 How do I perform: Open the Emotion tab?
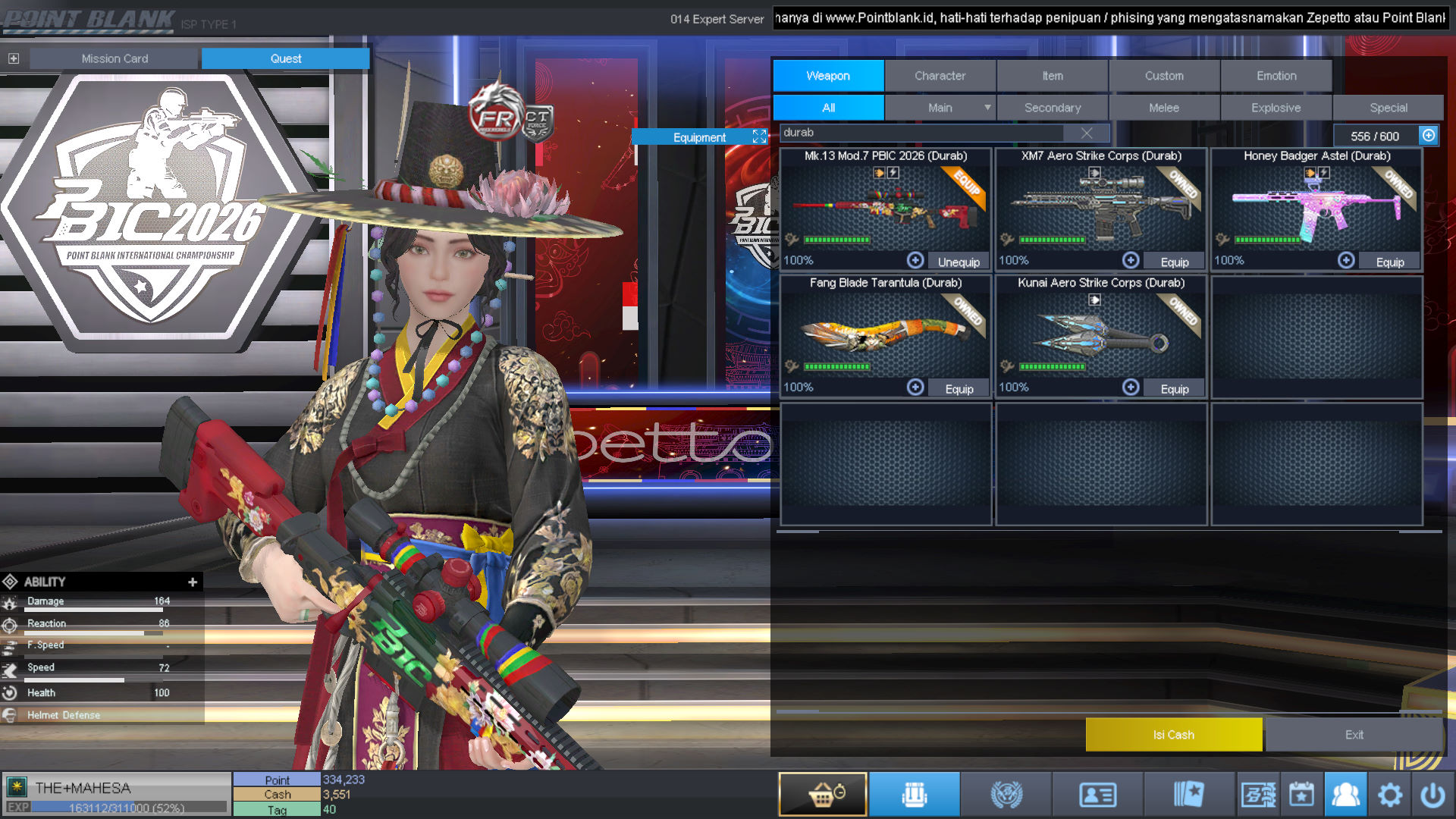pyautogui.click(x=1276, y=76)
